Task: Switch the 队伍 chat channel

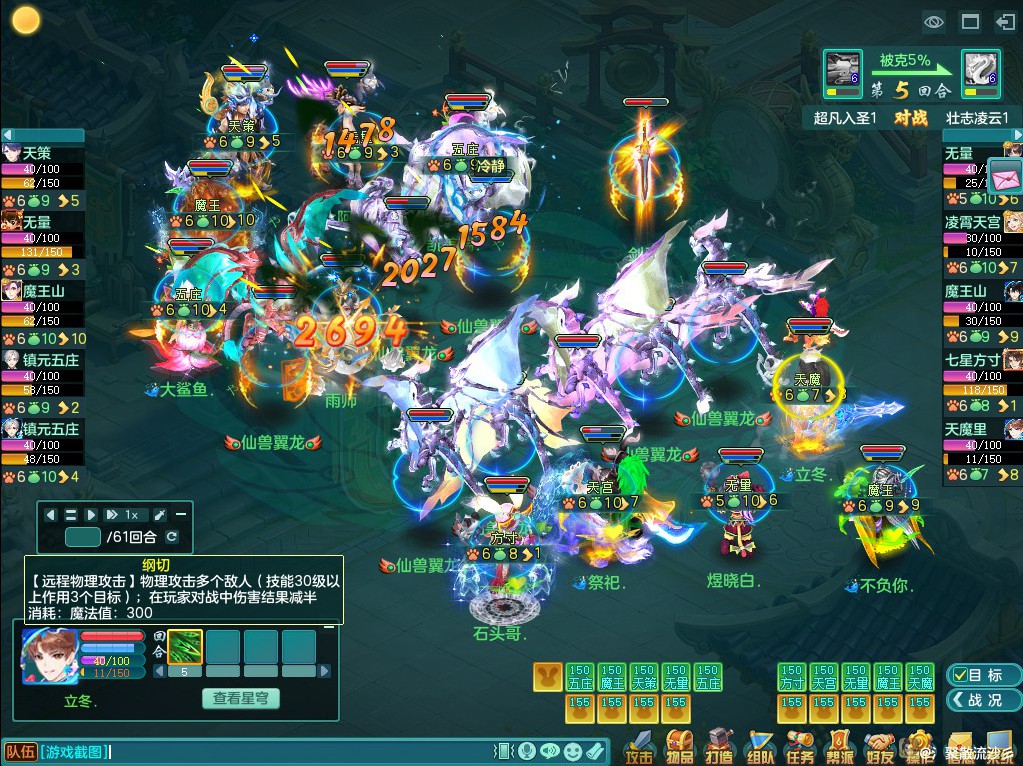Action: coord(20,751)
